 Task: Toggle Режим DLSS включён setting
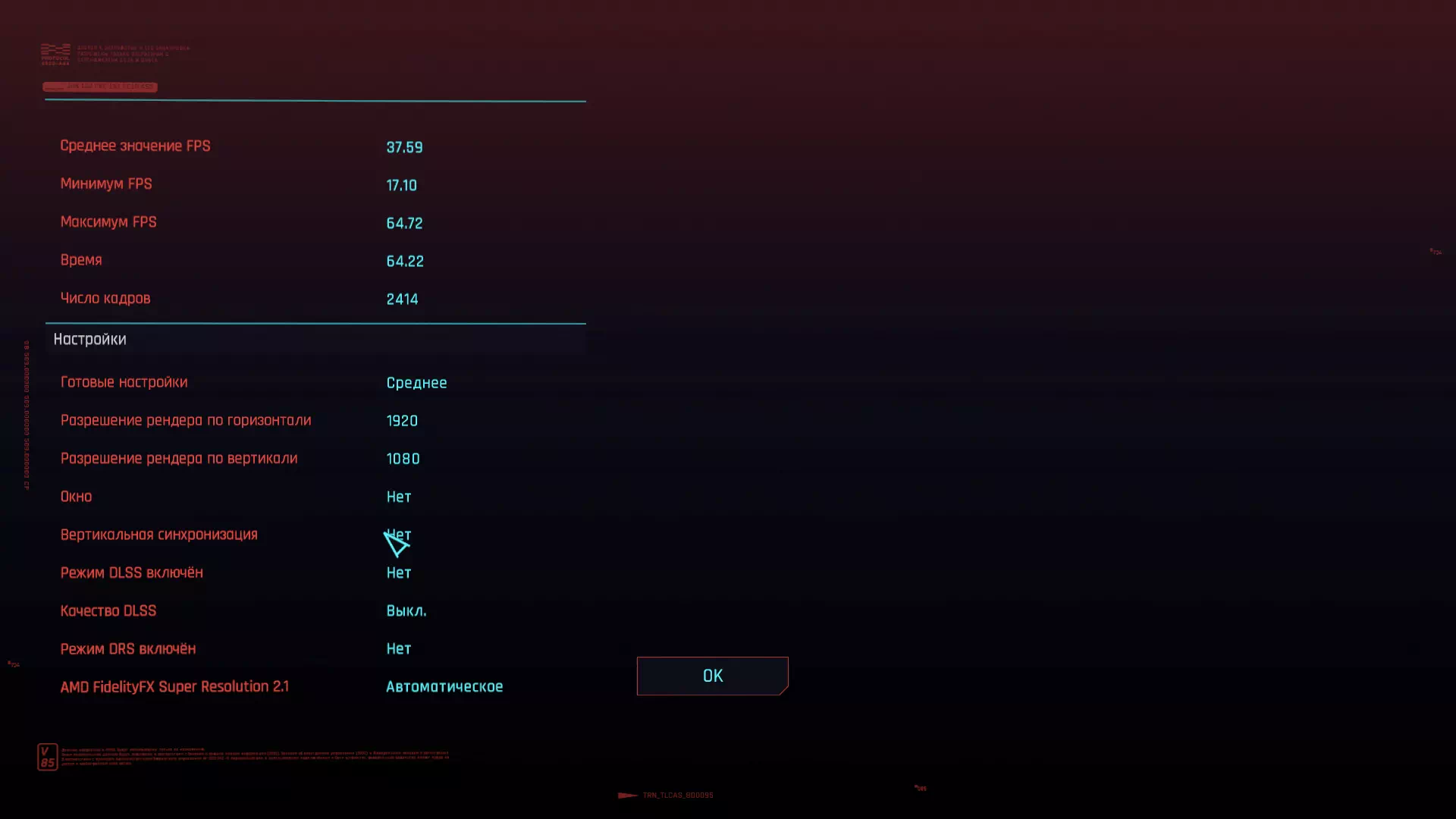point(398,573)
